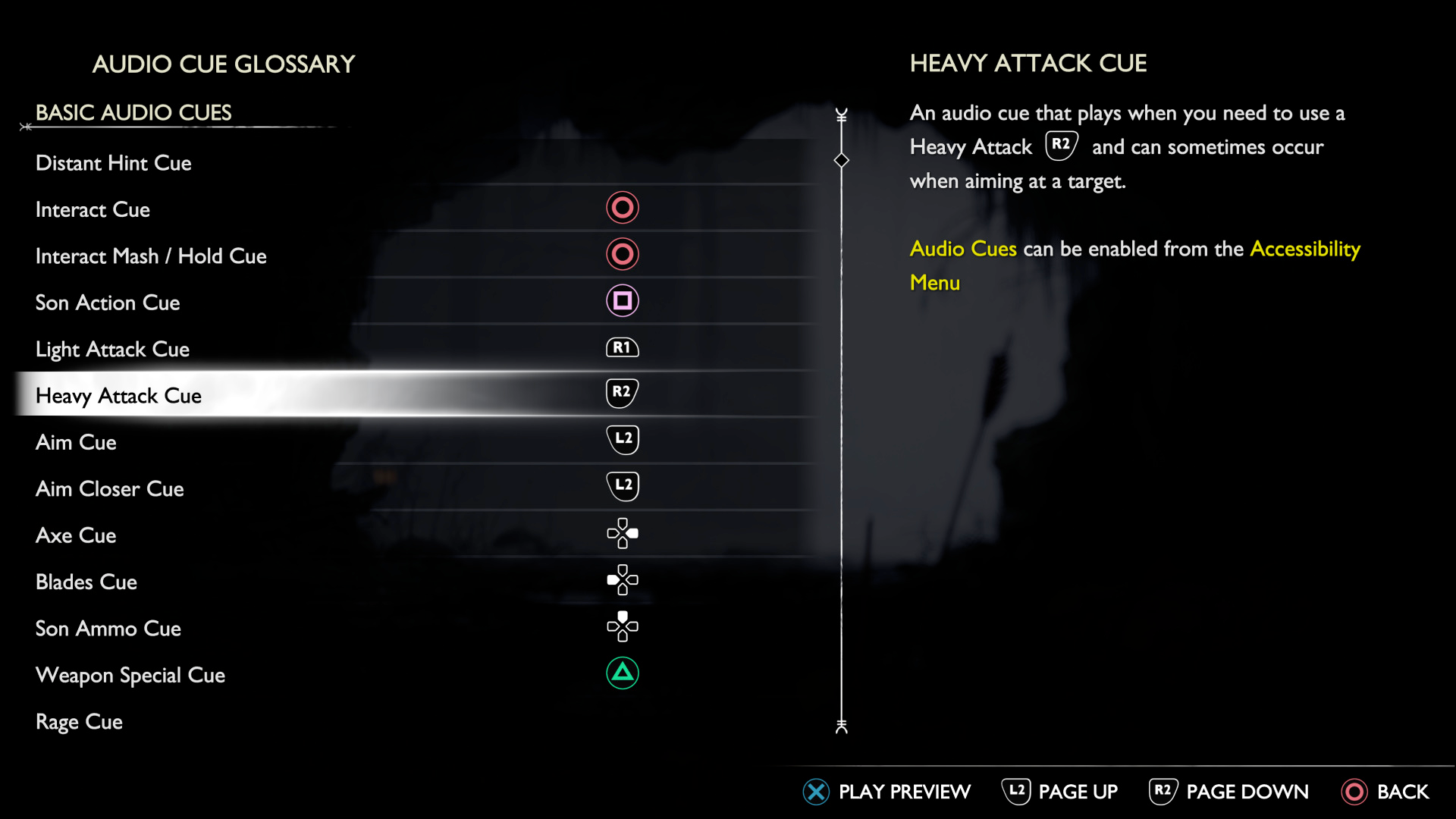This screenshot has width=1456, height=819.
Task: Select the L2 icon beside Aim Cue
Action: click(623, 440)
